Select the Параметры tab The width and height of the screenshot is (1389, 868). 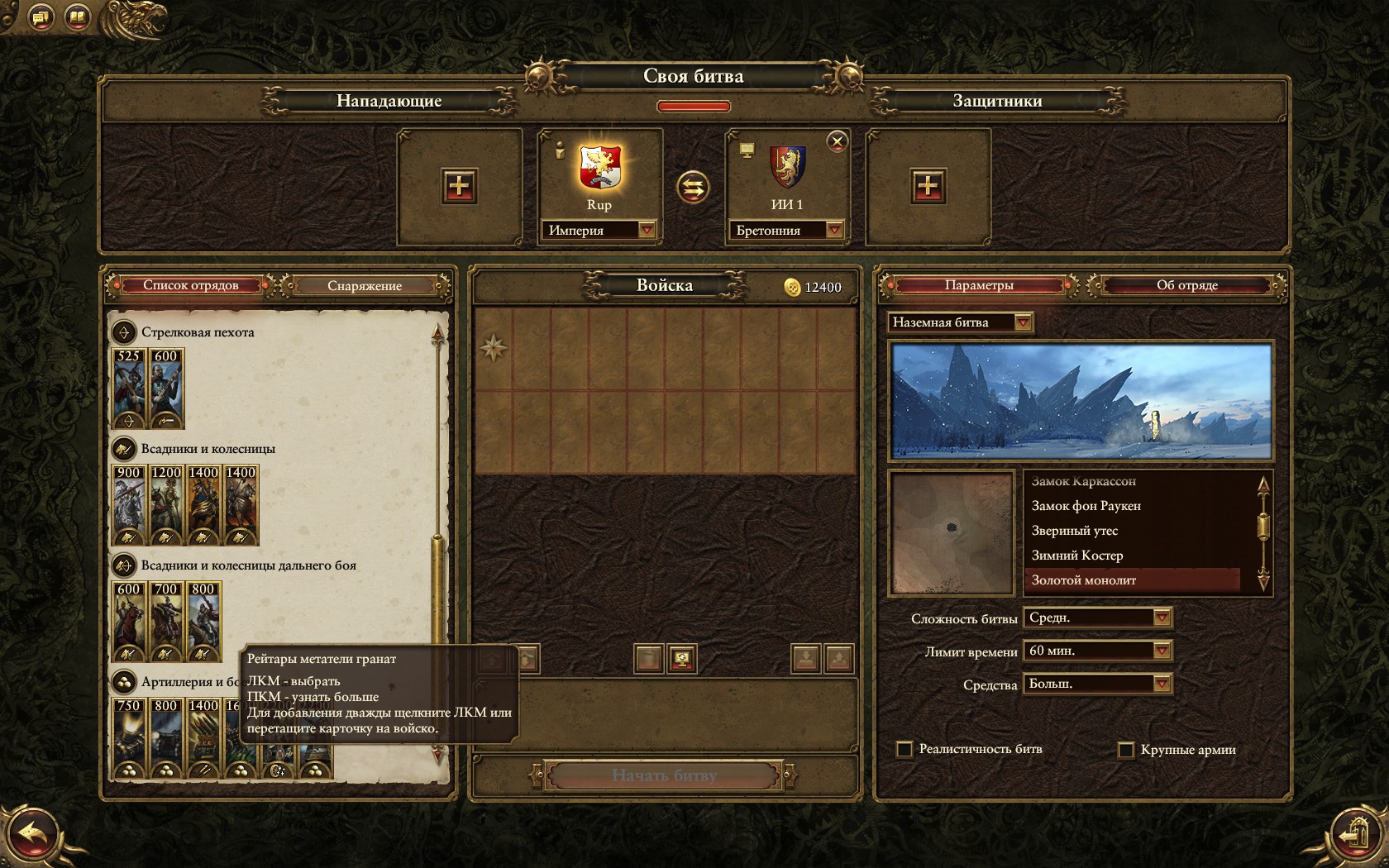(978, 285)
